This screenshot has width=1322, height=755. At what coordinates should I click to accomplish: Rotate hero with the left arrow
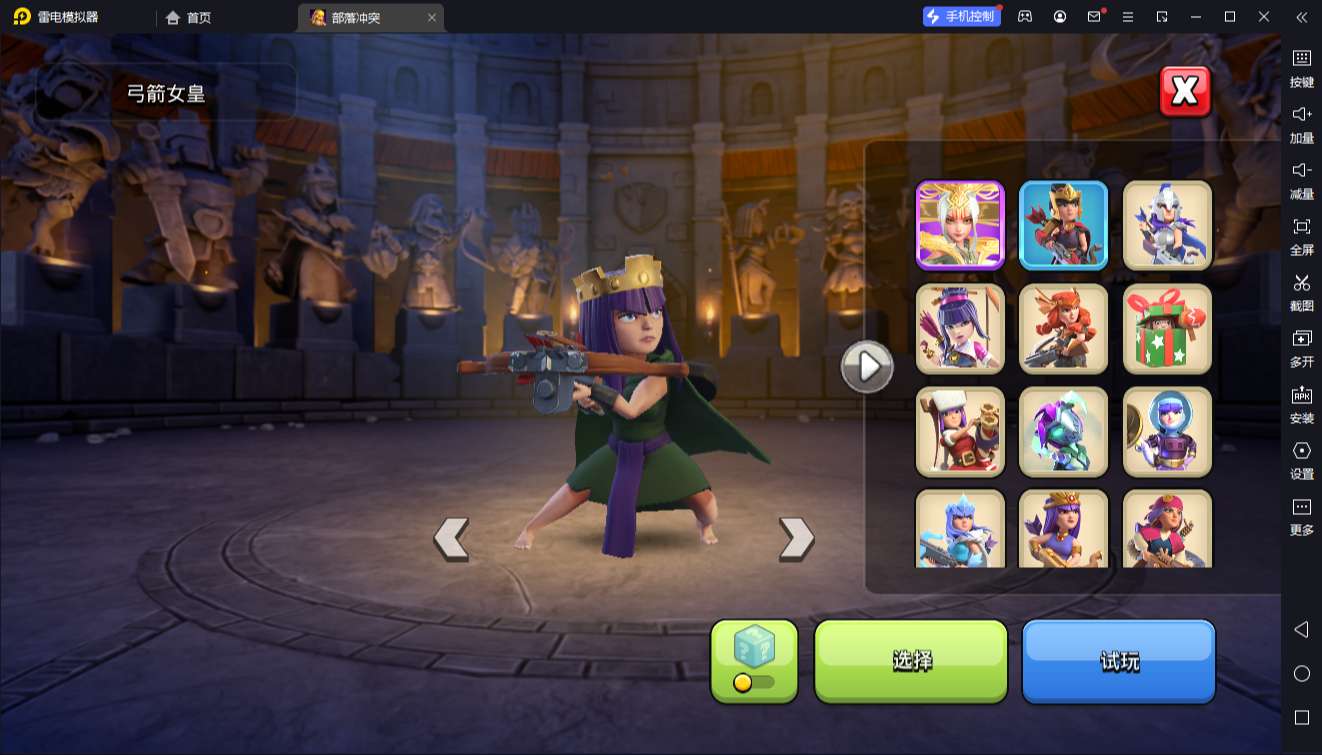(x=451, y=538)
